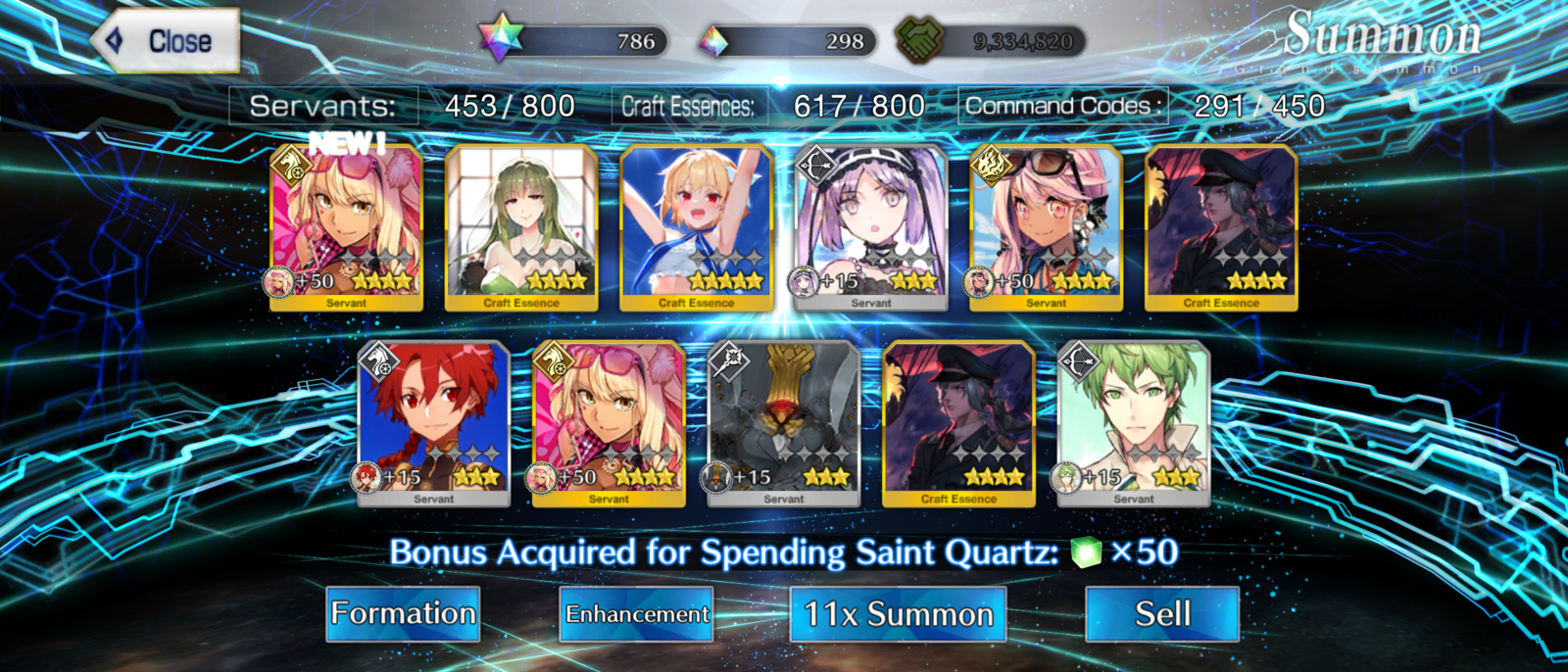The width and height of the screenshot is (1568, 672).
Task: Pick the green-haired male archer servant card
Action: 1134,424
